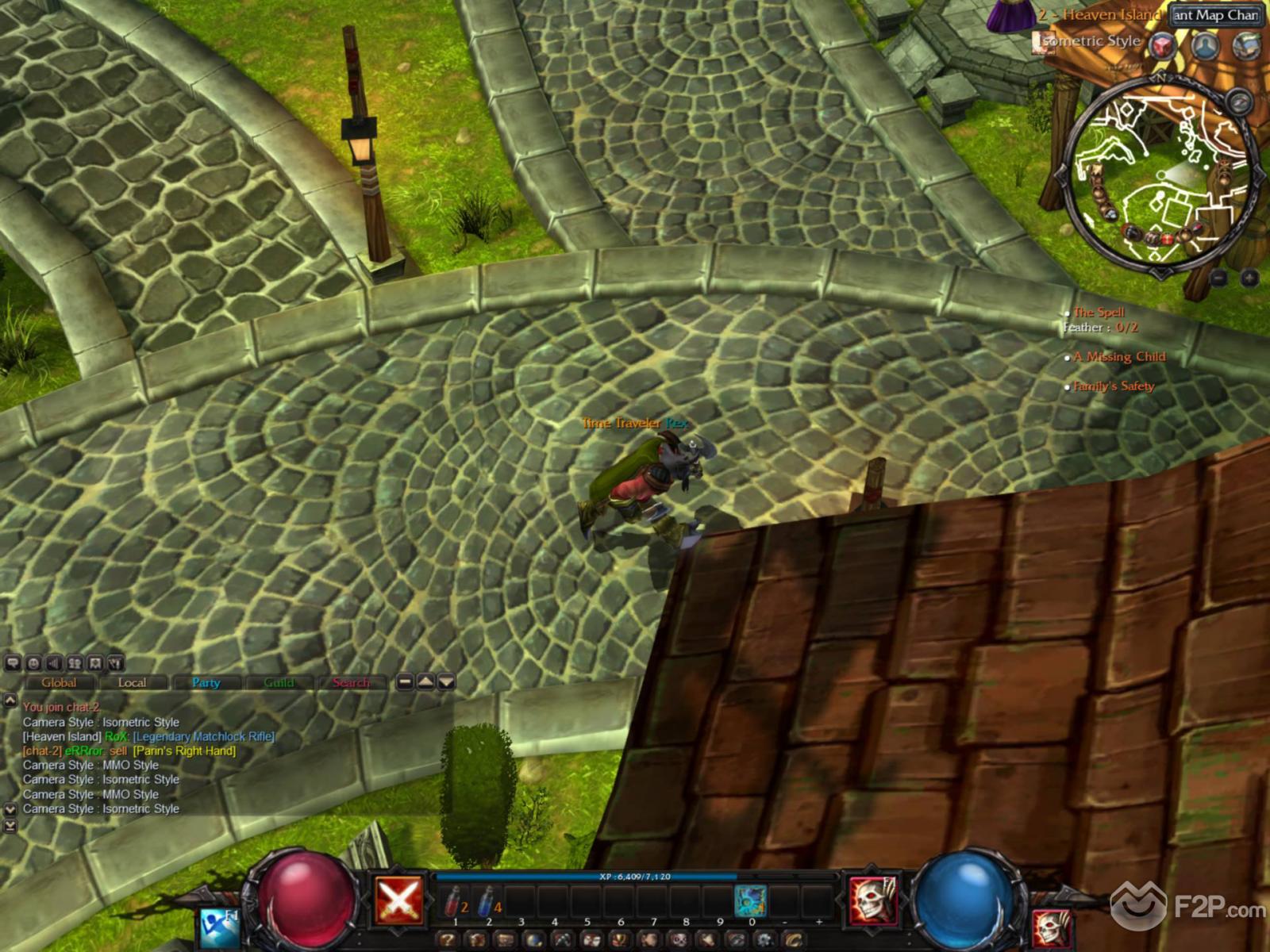Click the emoticon smiley icon above chat

point(33,663)
